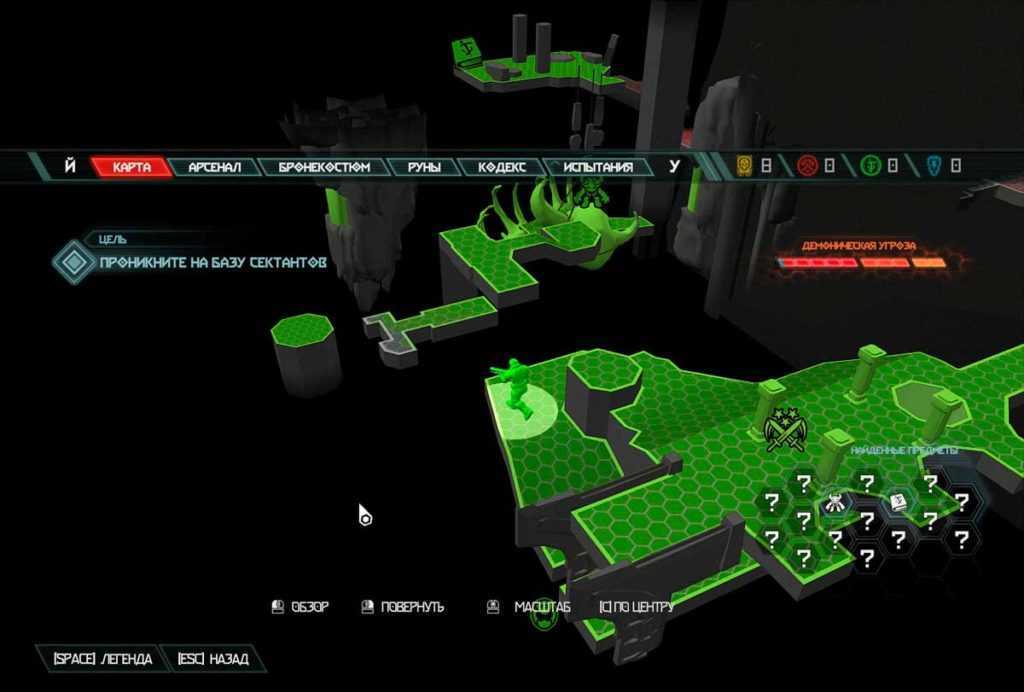
Task: Select the found doll collectible hexagon
Action: pos(835,503)
